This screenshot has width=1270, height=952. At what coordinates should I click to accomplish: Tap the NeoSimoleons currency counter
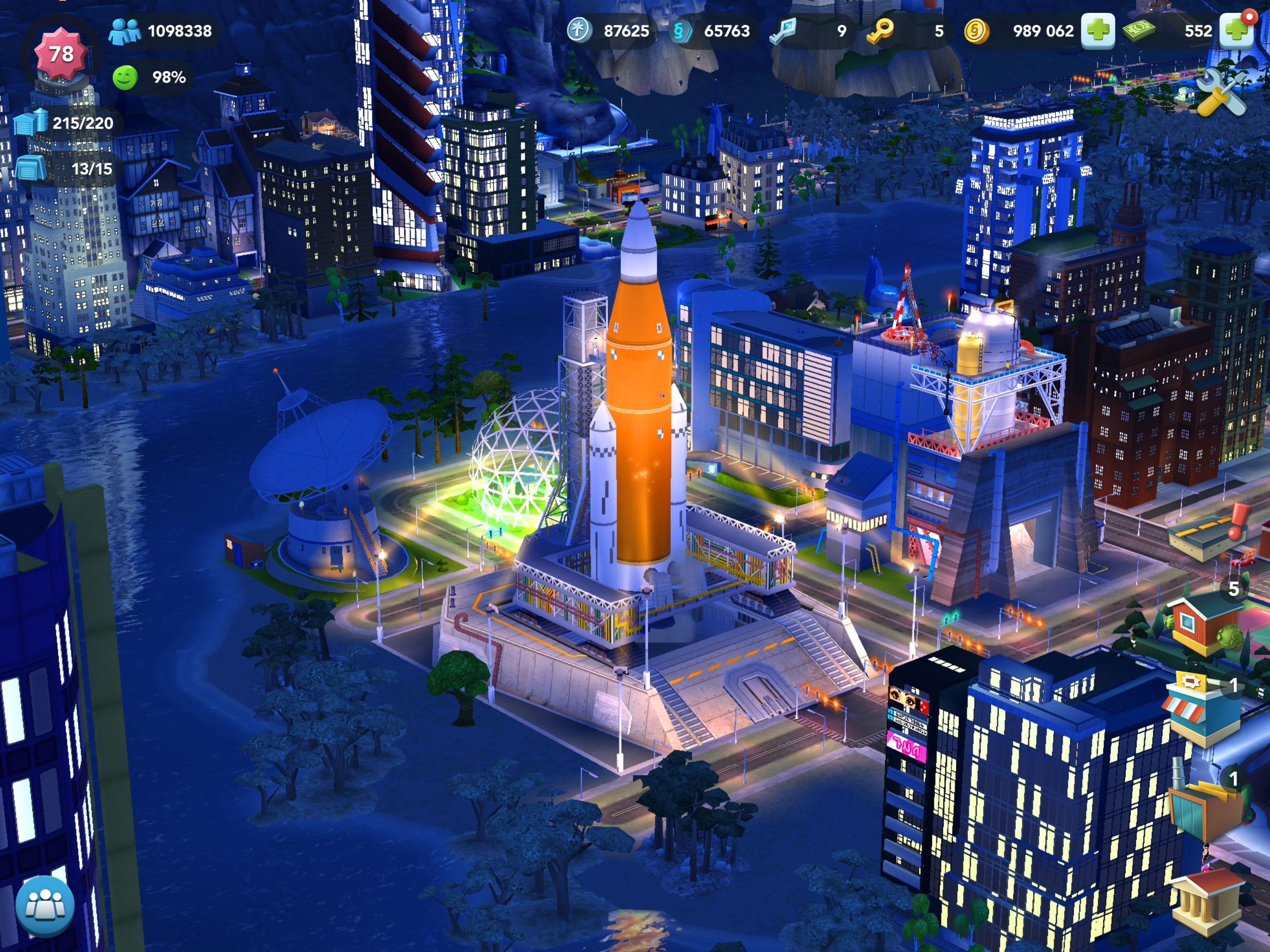pos(712,31)
